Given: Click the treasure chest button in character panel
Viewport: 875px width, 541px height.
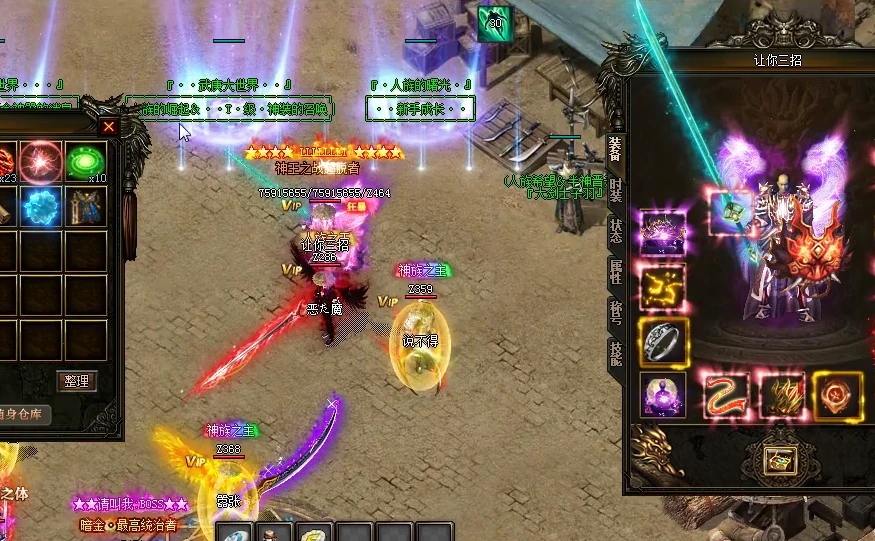Looking at the screenshot, I should (x=777, y=460).
